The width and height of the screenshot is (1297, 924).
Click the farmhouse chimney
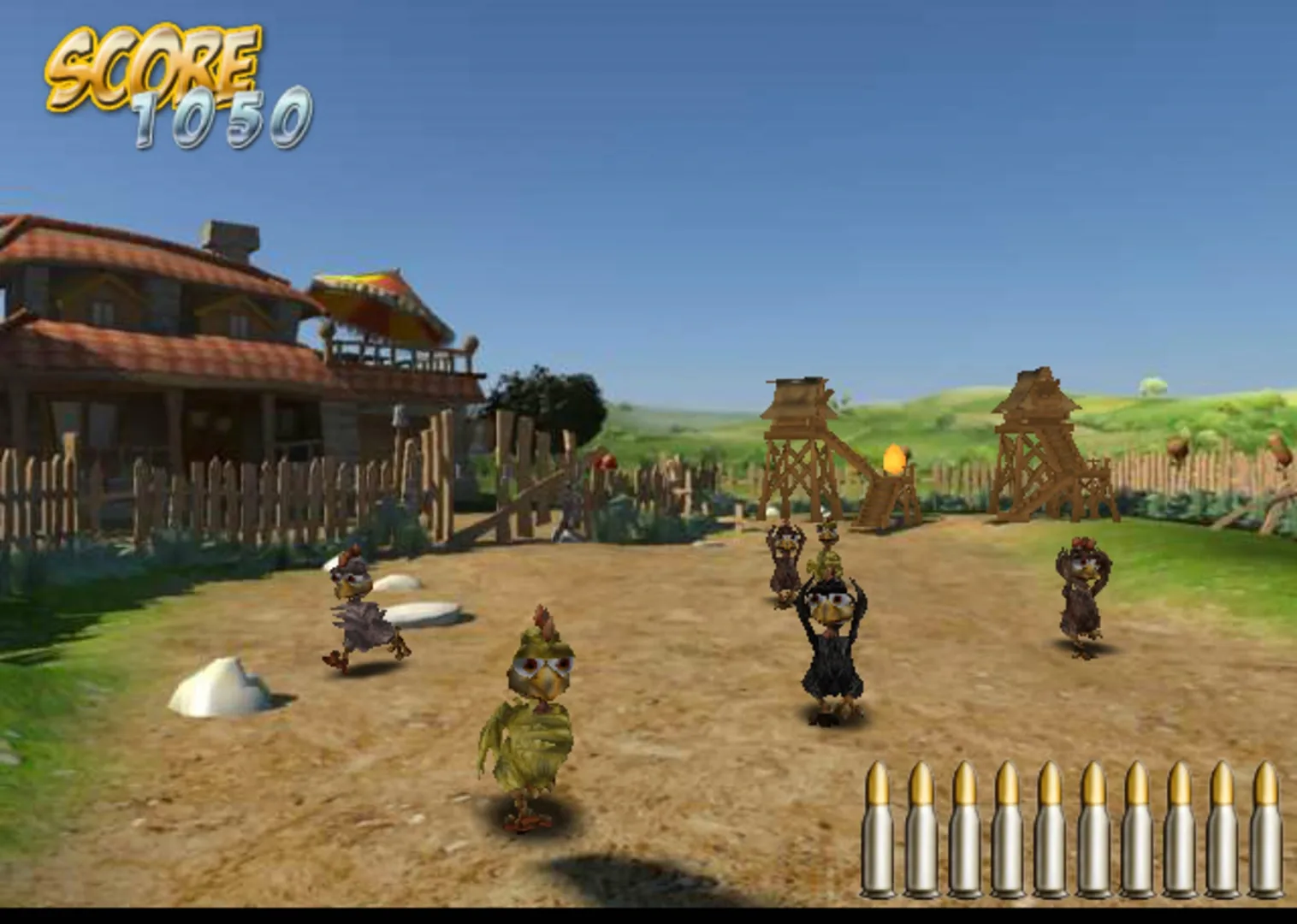[x=229, y=235]
